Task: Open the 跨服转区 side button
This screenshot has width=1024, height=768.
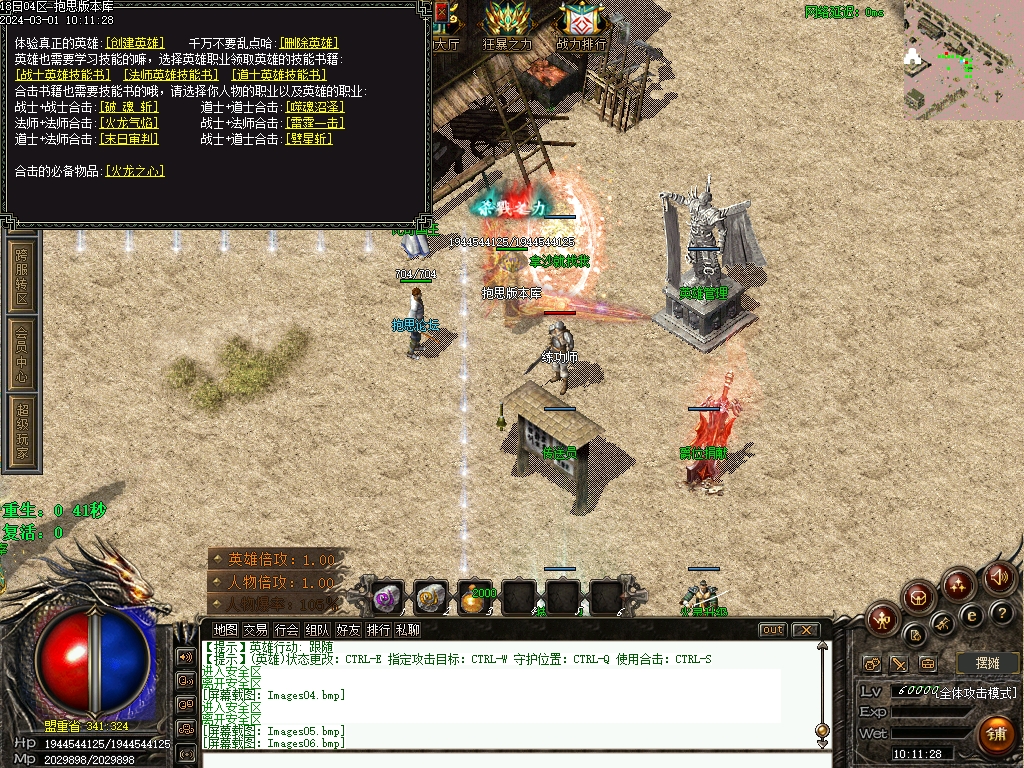Action: 22,277
